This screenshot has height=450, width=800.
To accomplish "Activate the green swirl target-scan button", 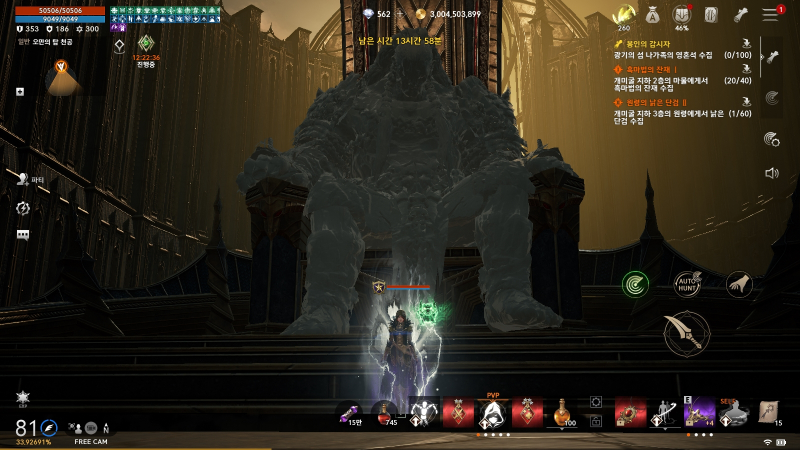I will (635, 284).
